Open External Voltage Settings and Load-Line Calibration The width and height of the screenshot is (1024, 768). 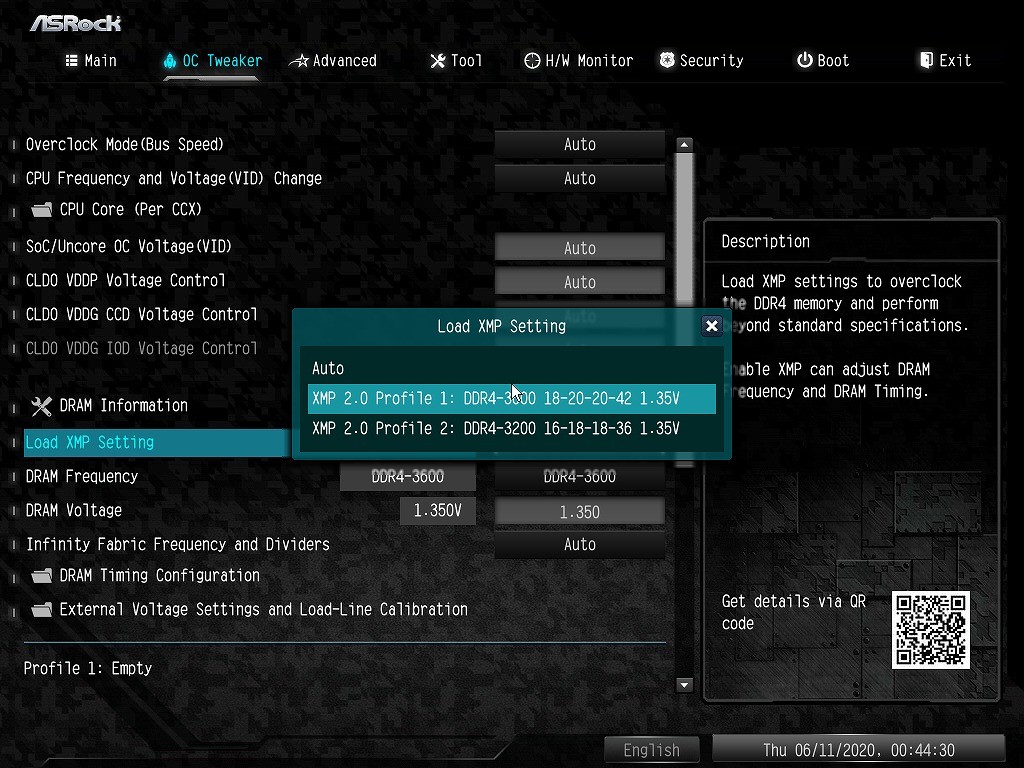pos(263,610)
